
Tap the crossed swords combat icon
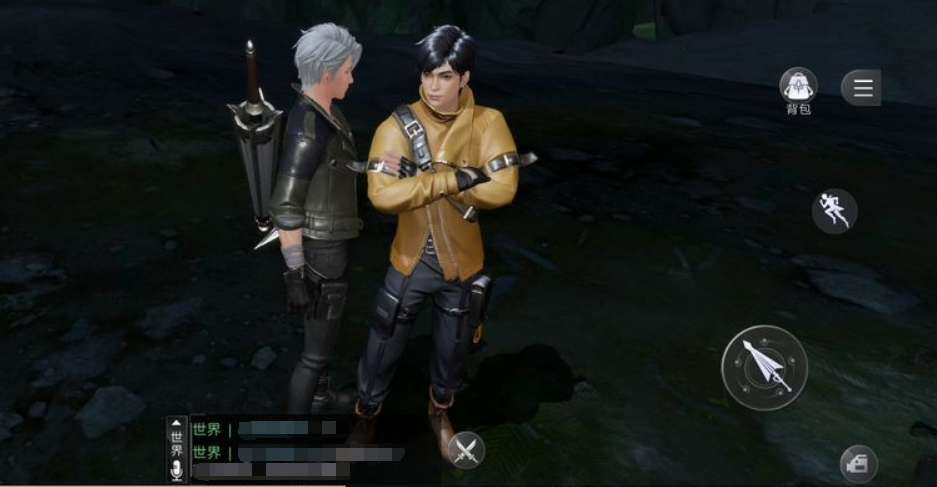(x=465, y=450)
